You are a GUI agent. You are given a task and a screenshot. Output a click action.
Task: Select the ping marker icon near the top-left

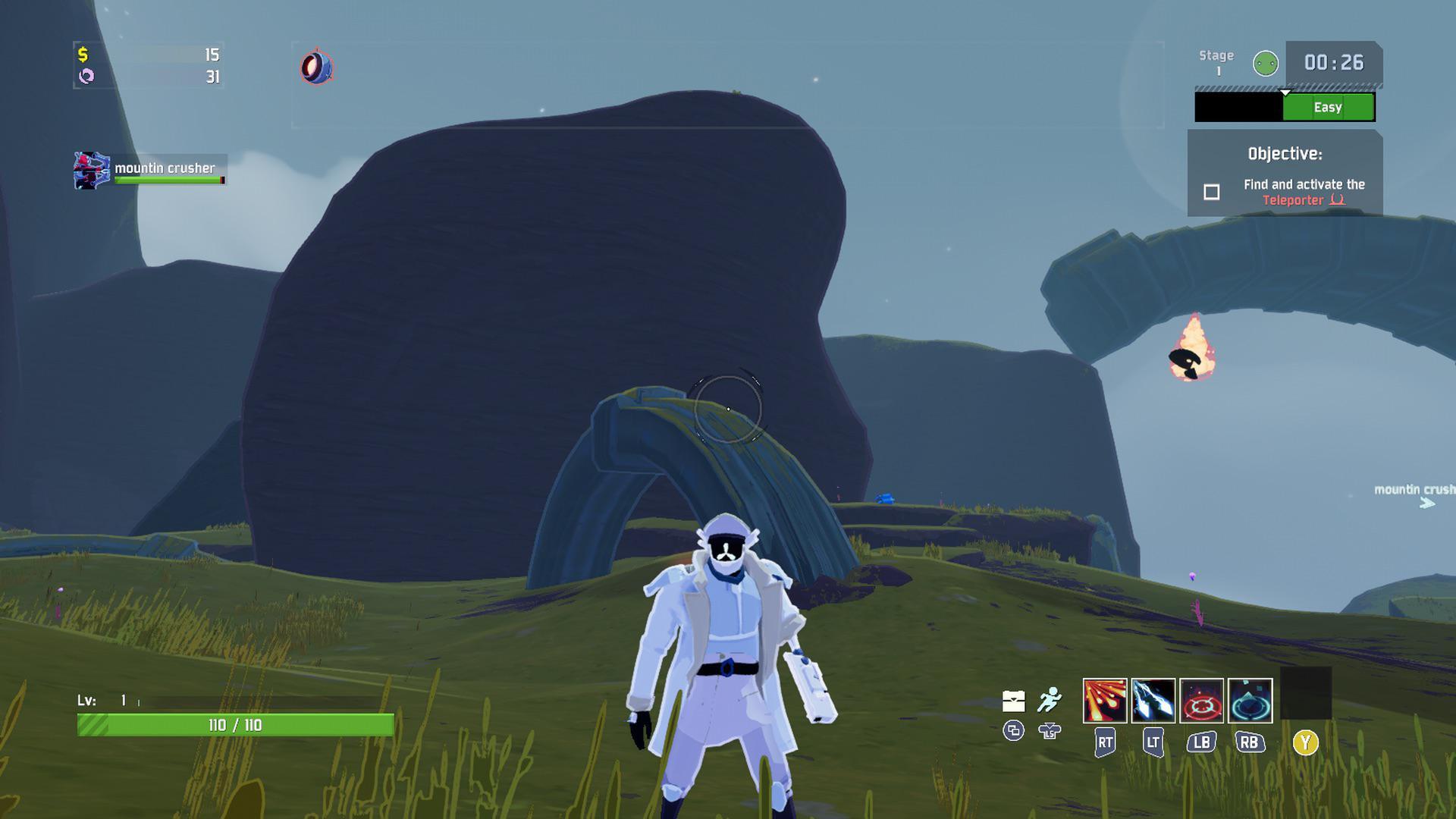point(318,68)
